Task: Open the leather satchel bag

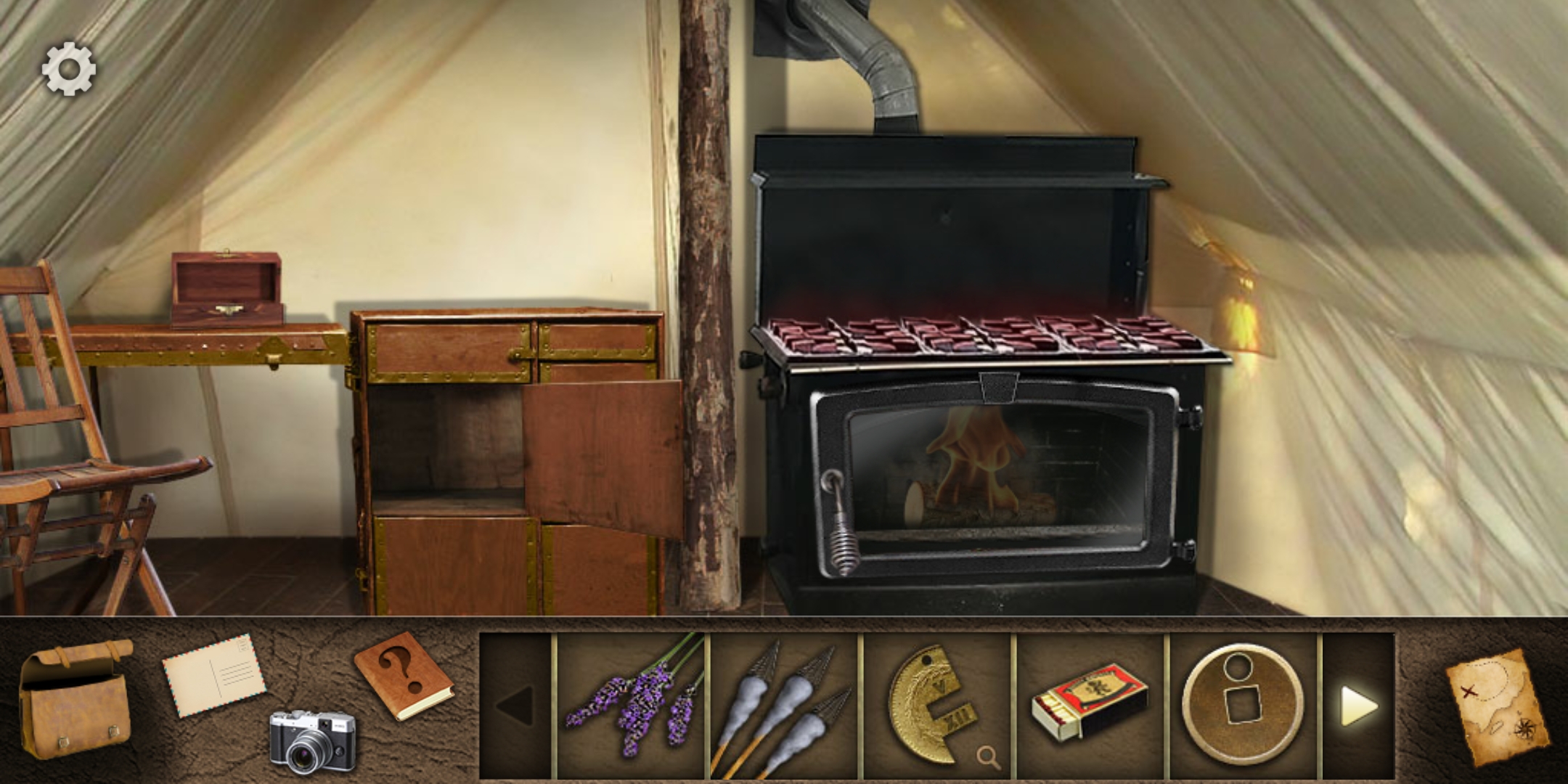Action: [75, 698]
